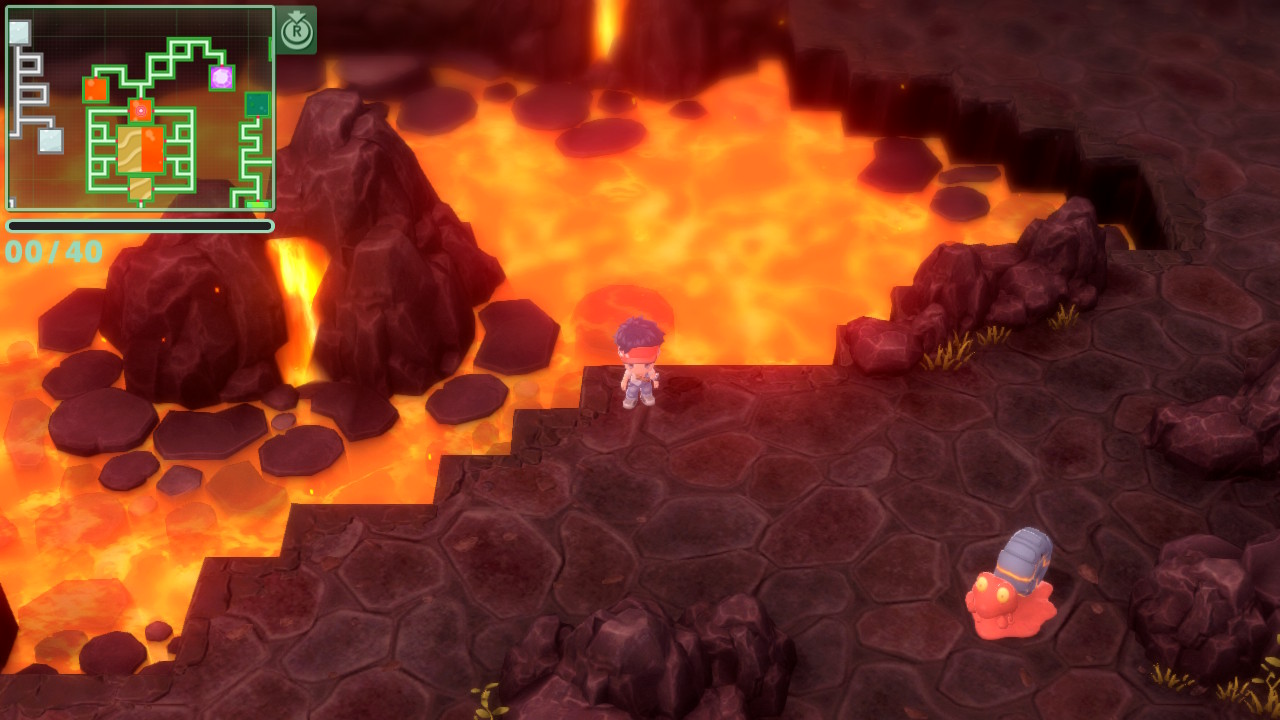1280x720 pixels.
Task: Select the player position marker on minimap
Action: coord(141,109)
